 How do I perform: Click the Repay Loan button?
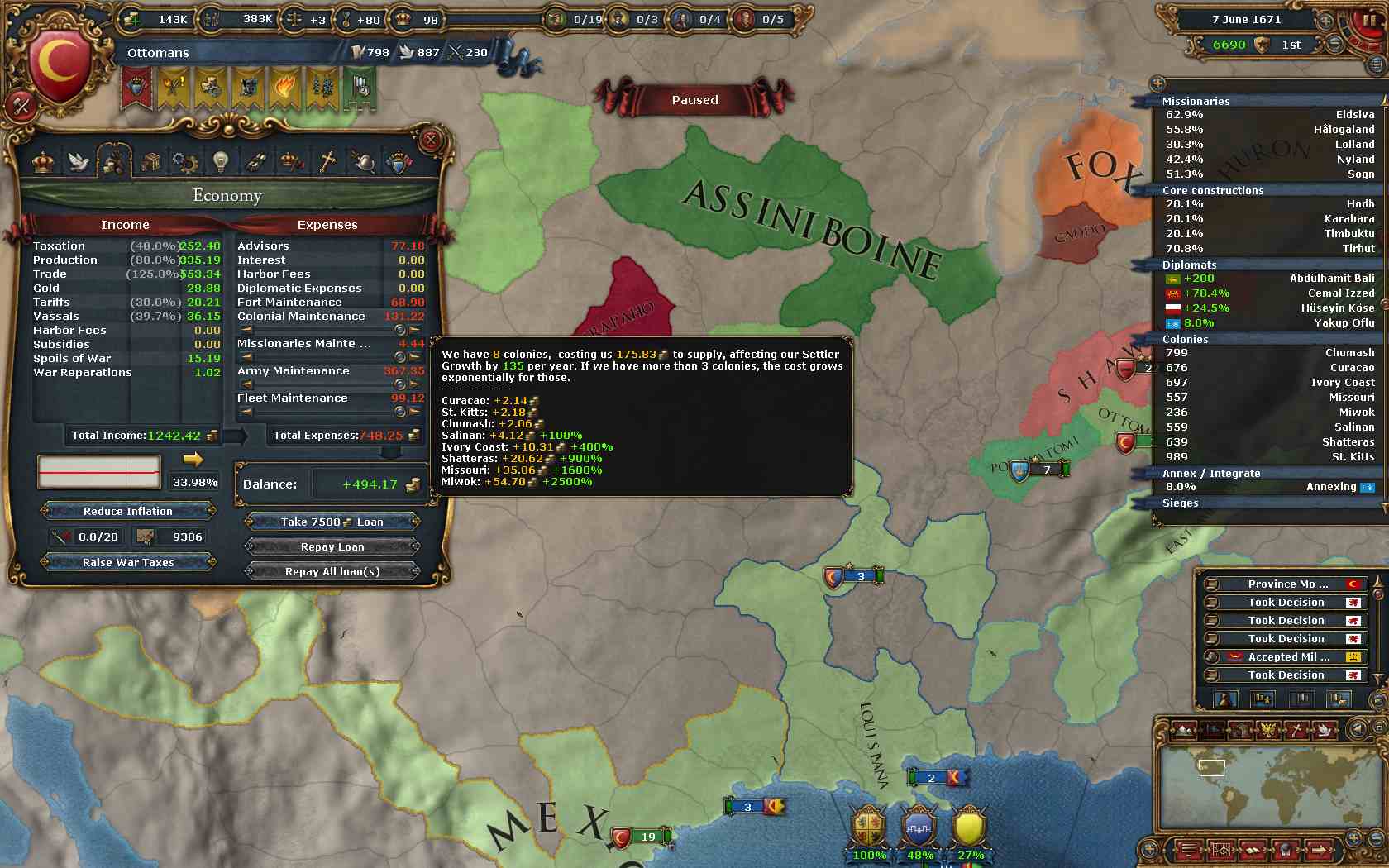pos(332,546)
